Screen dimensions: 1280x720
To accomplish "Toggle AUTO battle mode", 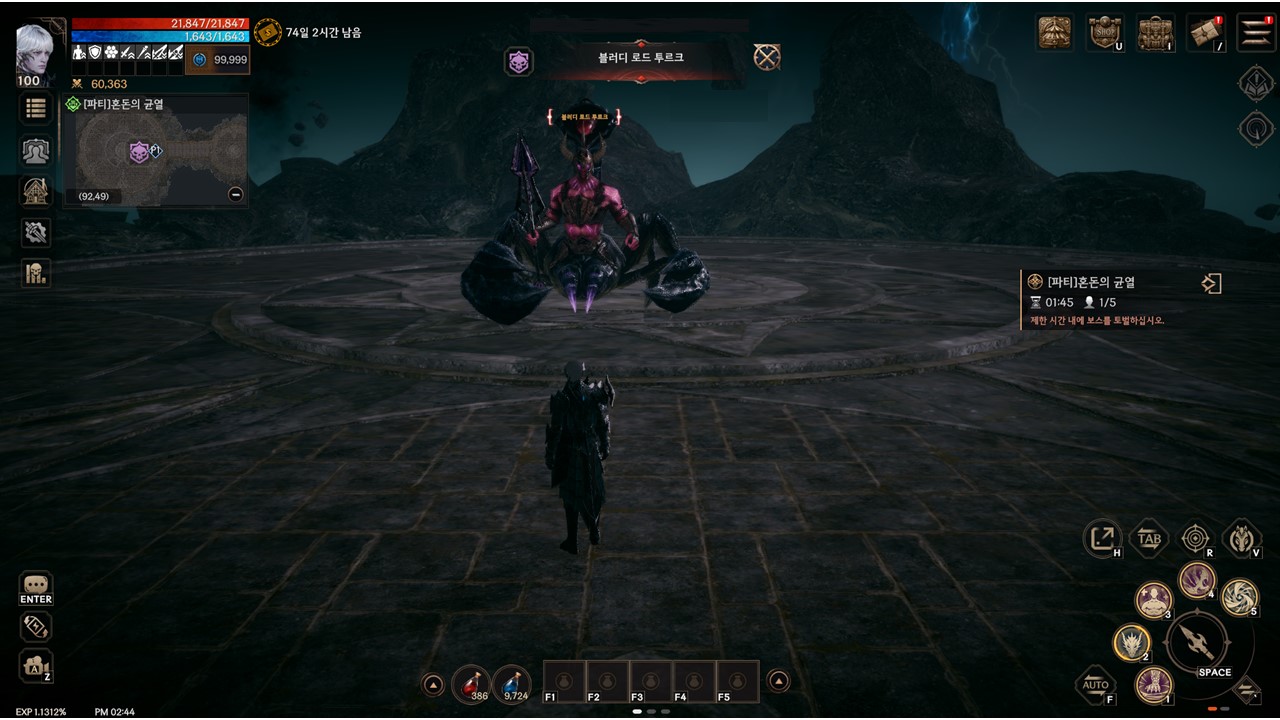I will click(x=1096, y=686).
